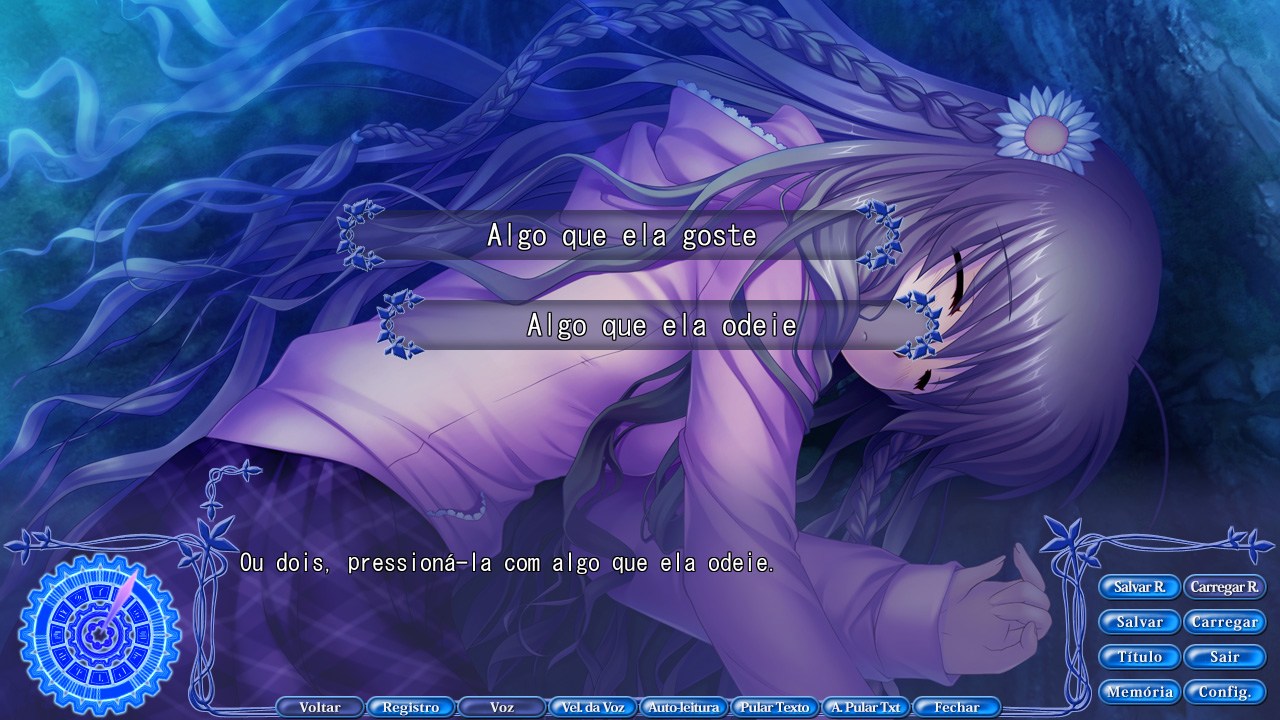Perform a quick save with Salvar R.
1280x720 pixels.
click(x=1139, y=587)
